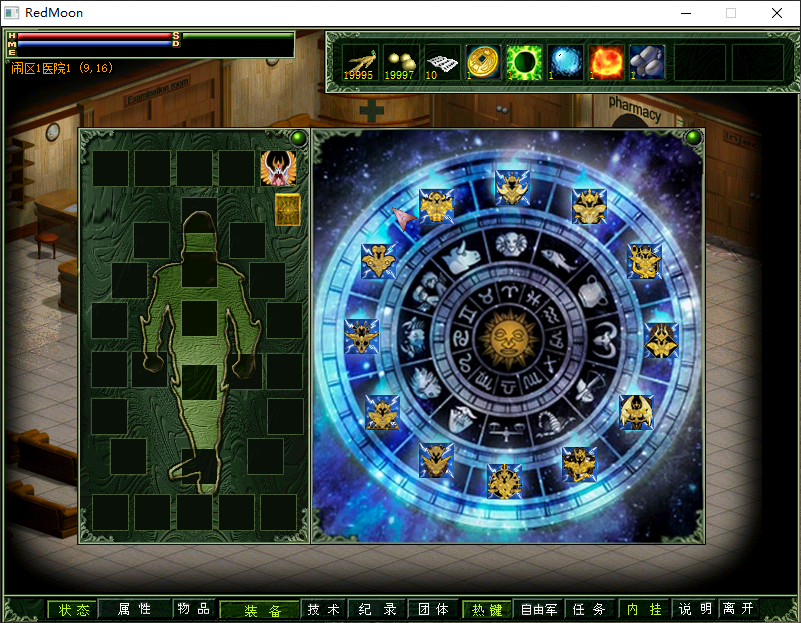This screenshot has height=623, width=801.
Task: Open the 物品 items inventory
Action: [194, 609]
